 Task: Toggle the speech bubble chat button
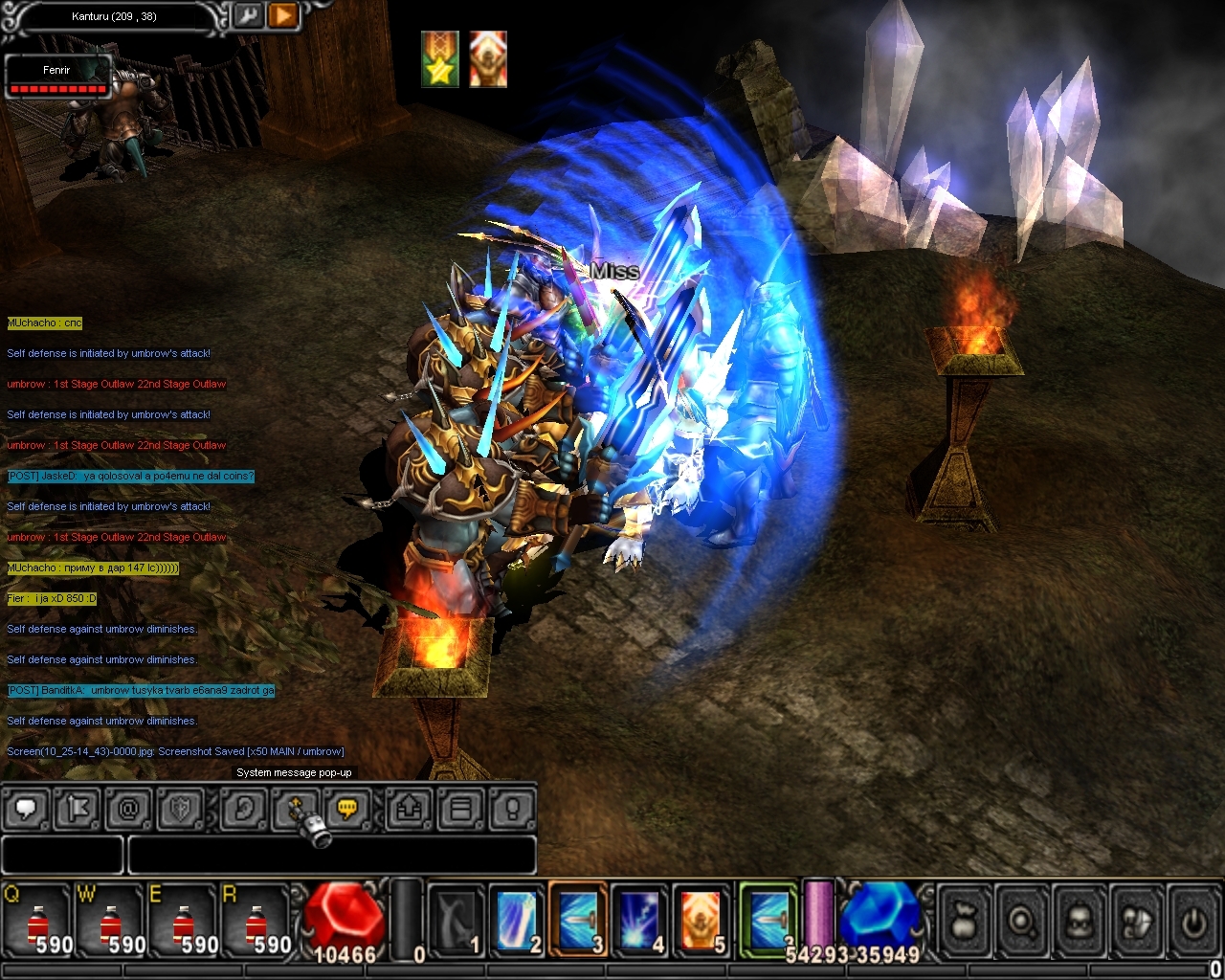pyautogui.click(x=28, y=810)
